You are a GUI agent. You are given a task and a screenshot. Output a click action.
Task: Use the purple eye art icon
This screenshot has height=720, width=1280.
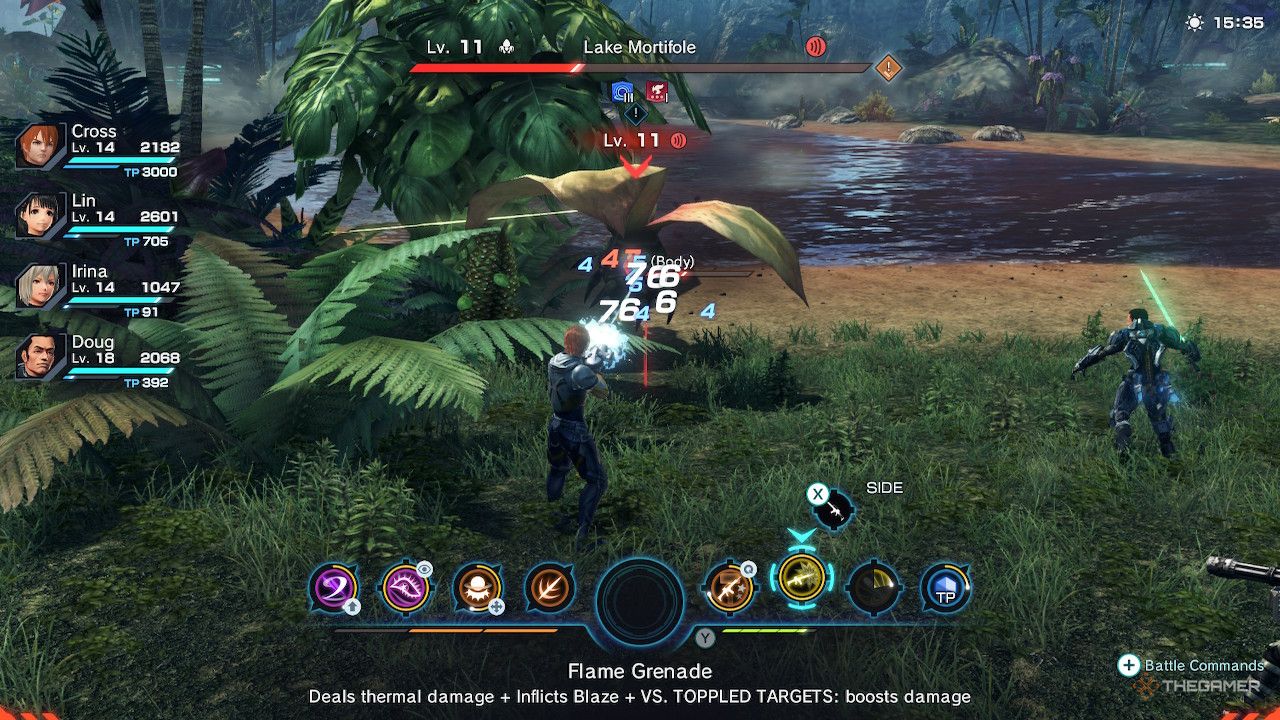(406, 588)
